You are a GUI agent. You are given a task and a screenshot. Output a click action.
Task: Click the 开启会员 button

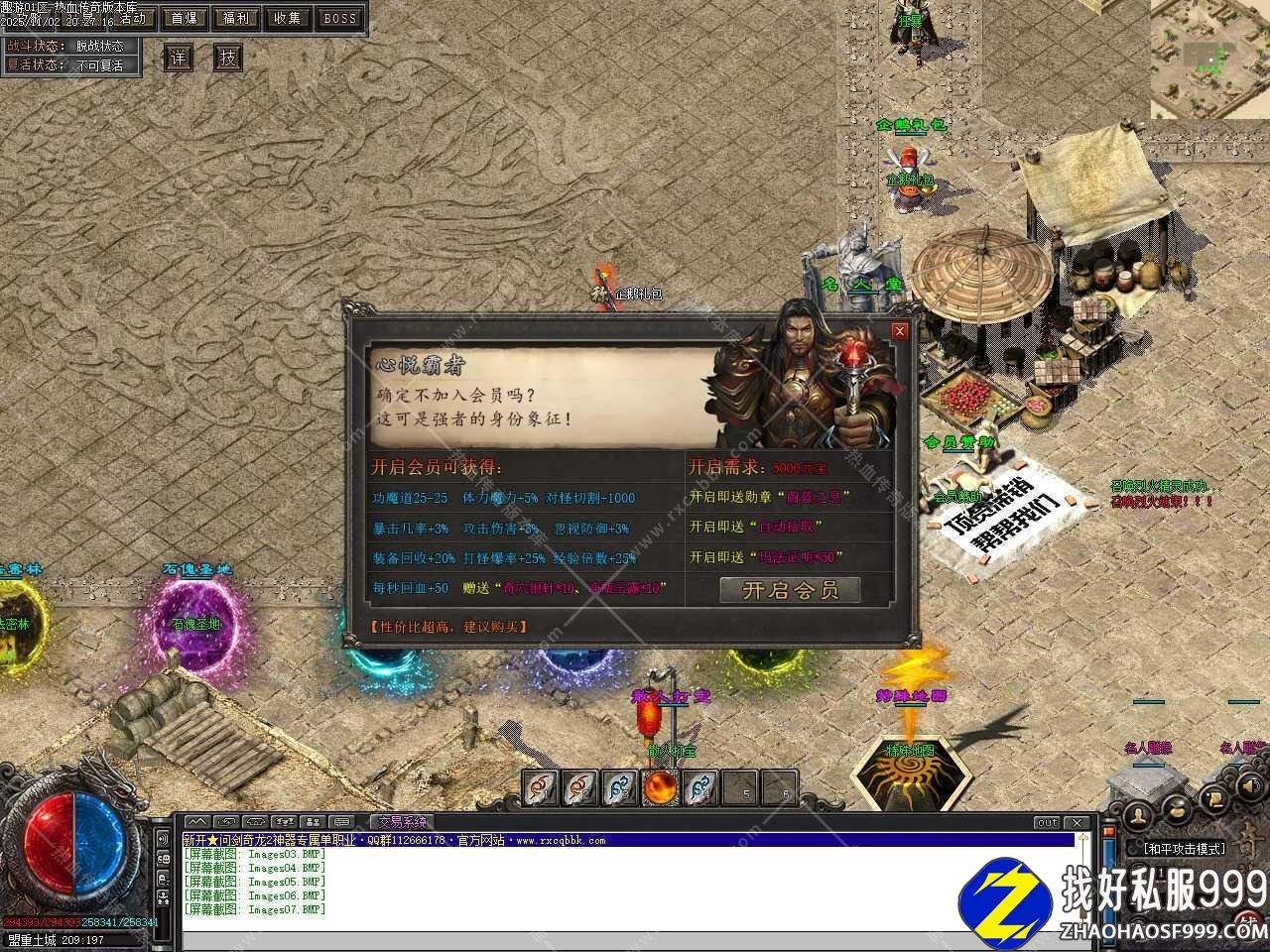pos(790,590)
